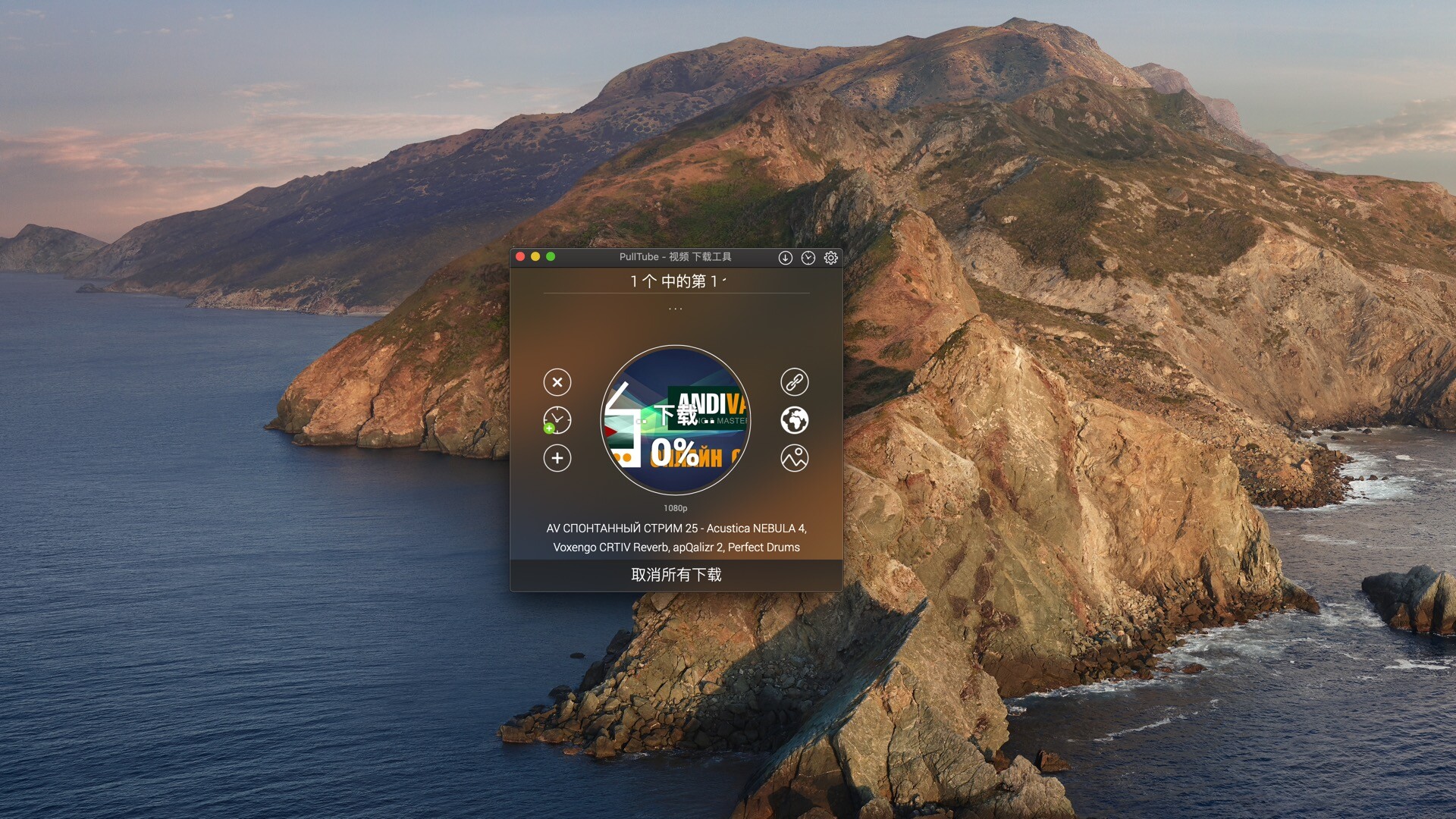Open the 1080p quality selector

[675, 508]
